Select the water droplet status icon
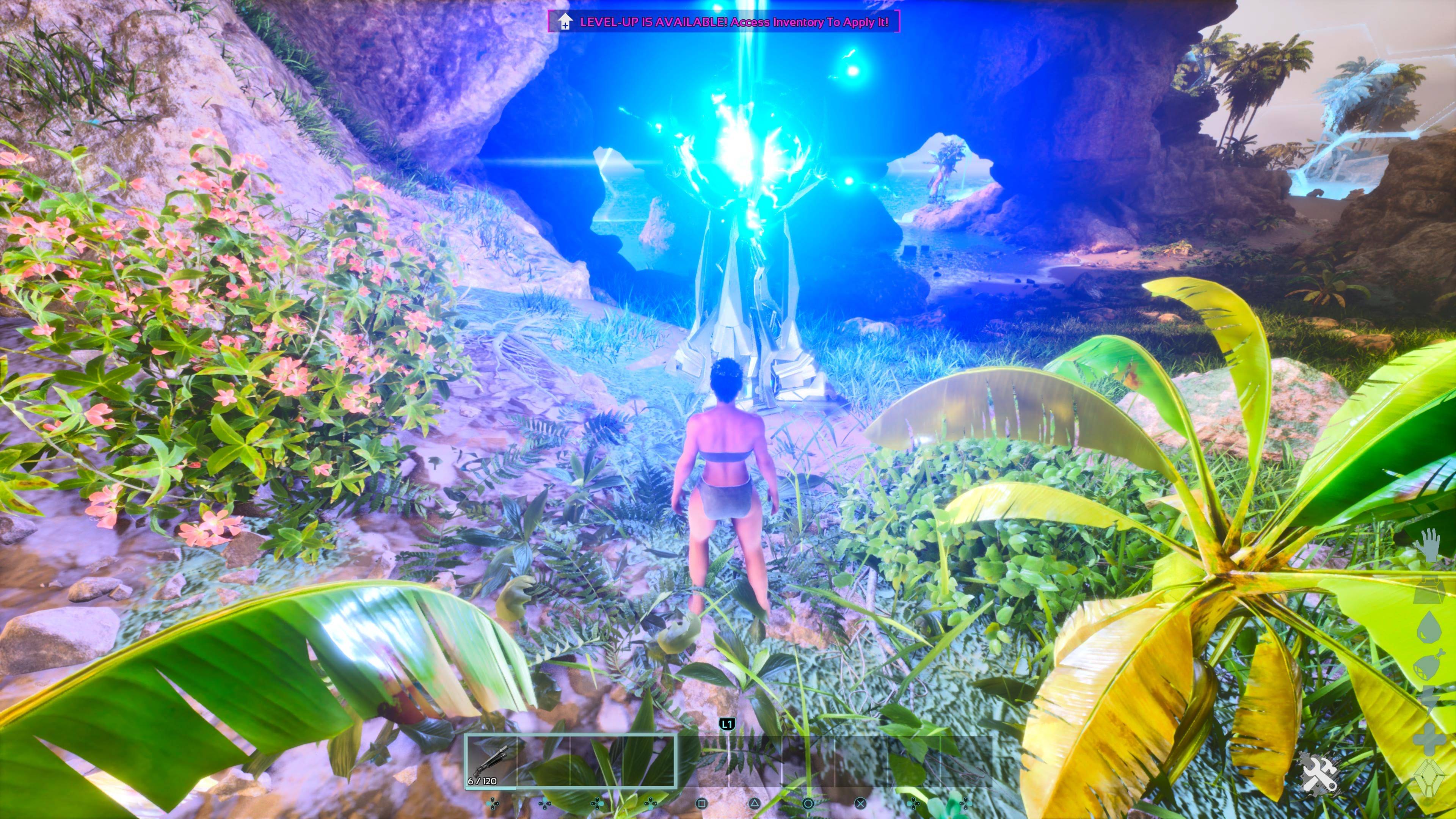 coord(1429,628)
